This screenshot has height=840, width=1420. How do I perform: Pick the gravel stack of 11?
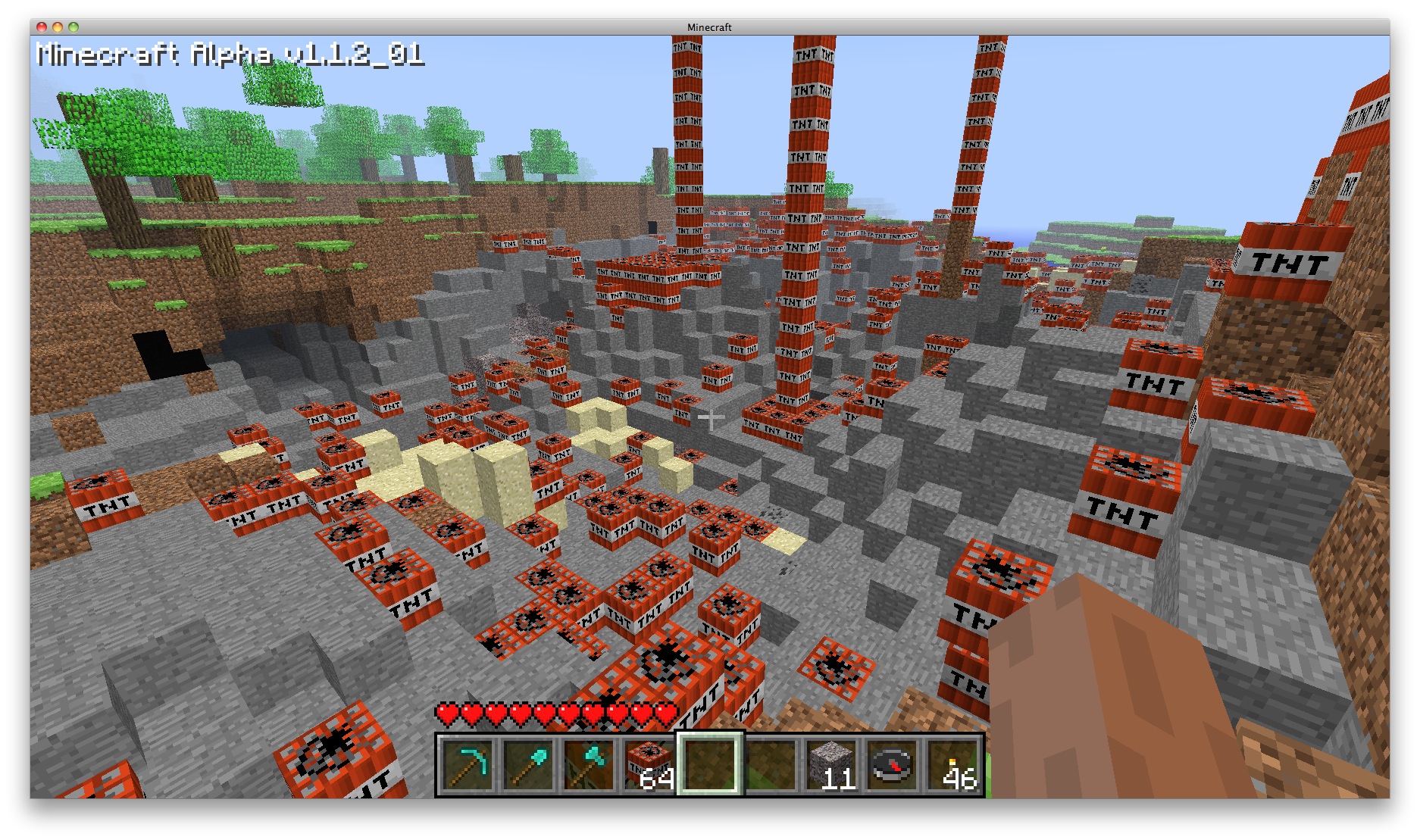coord(831,765)
